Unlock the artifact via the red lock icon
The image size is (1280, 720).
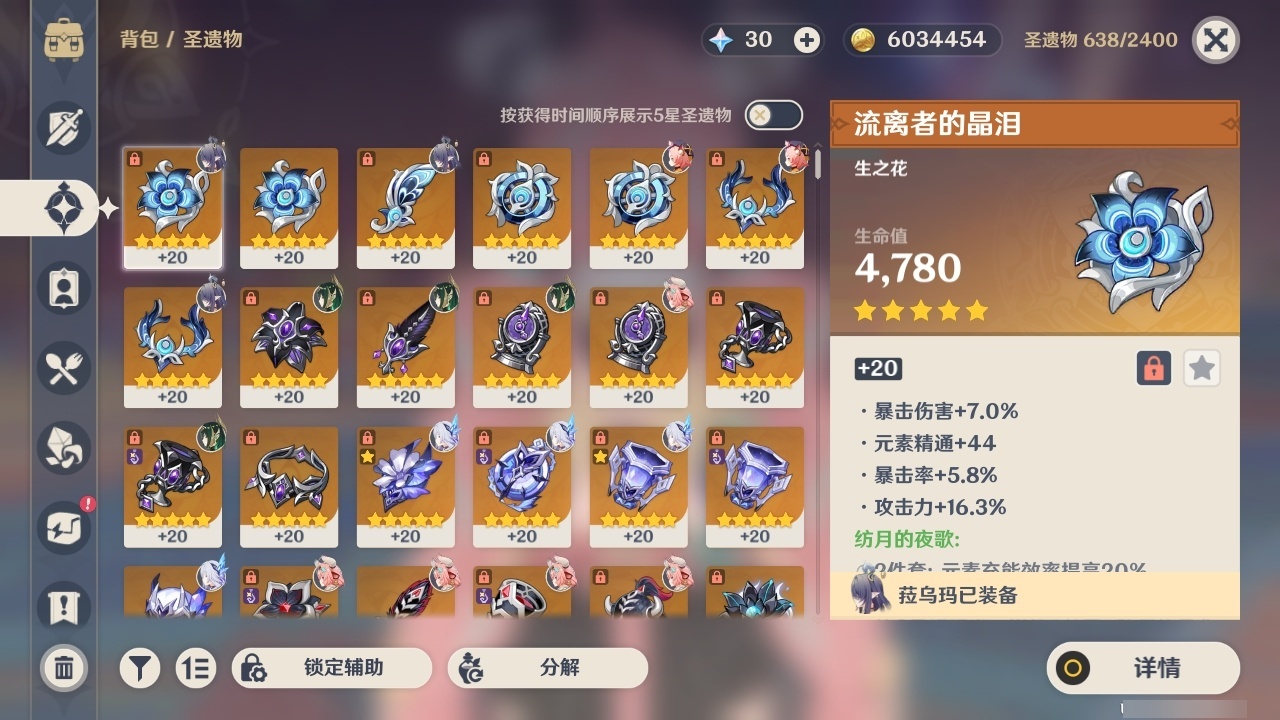[1154, 368]
